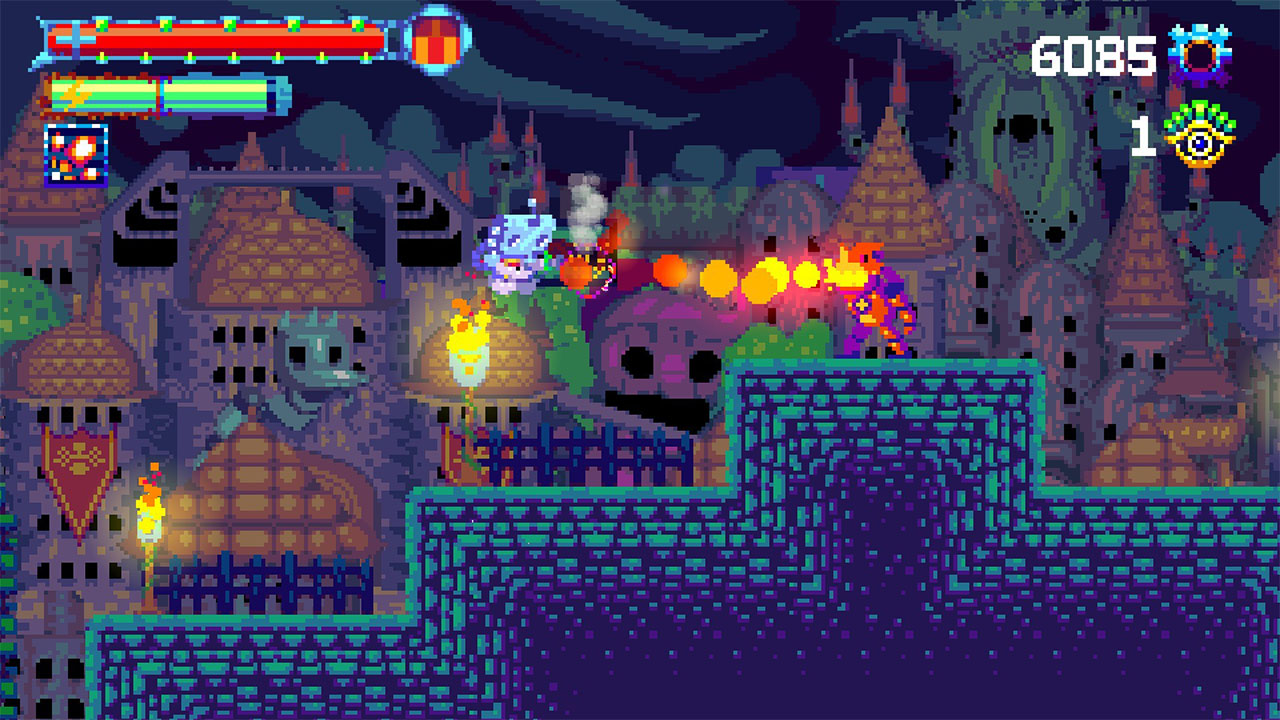Image resolution: width=1280 pixels, height=720 pixels.
Task: Click the circular shield emblem beside the health bar
Action: (x=434, y=42)
